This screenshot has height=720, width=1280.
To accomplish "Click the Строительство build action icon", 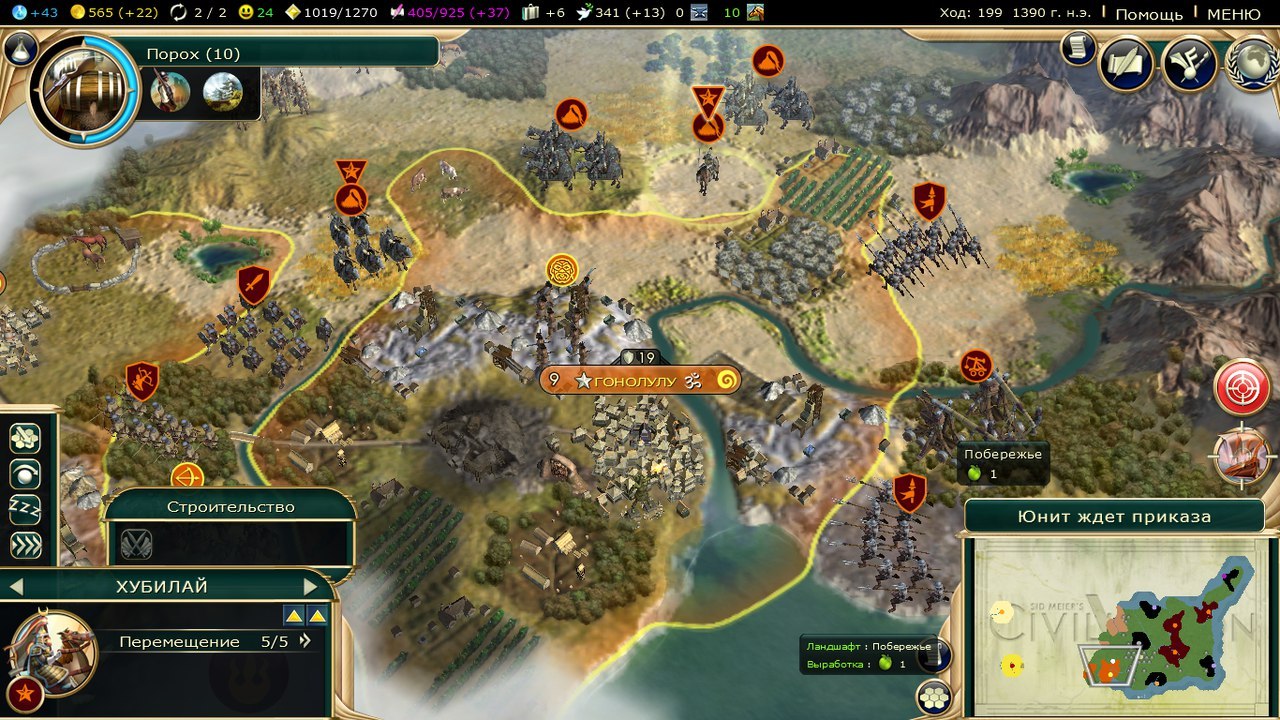I will point(137,543).
